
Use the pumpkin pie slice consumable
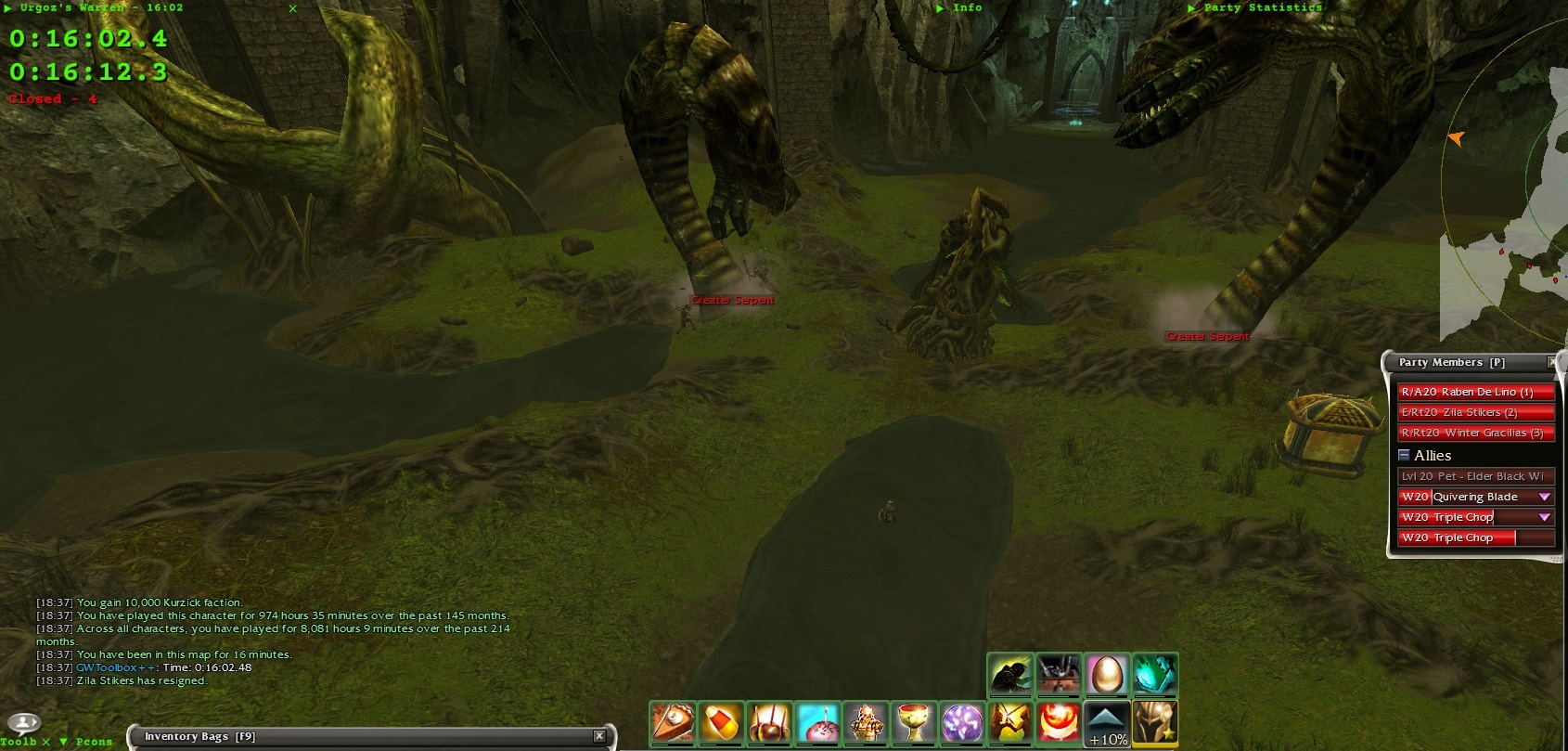[672, 723]
